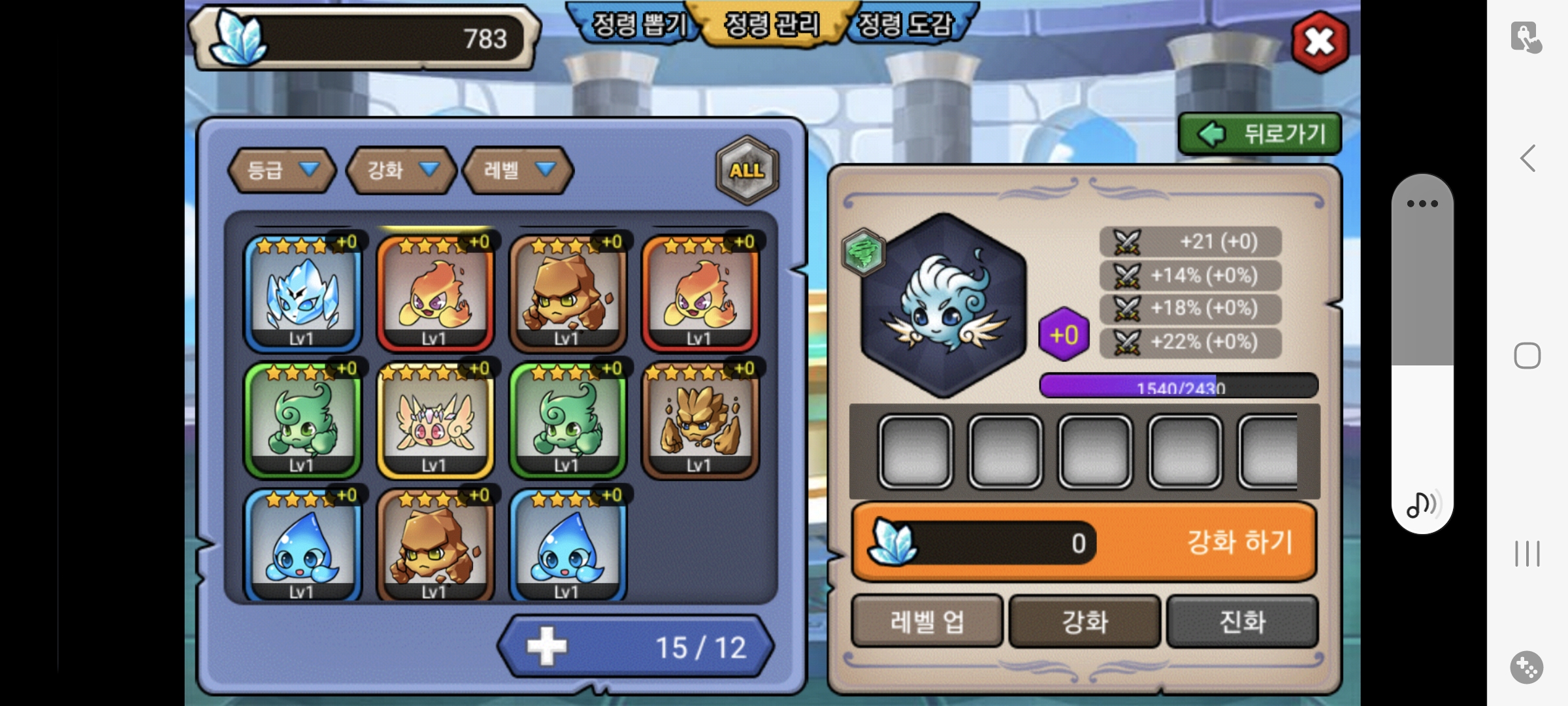Image resolution: width=1568 pixels, height=706 pixels.
Task: Open the 등급 sort dropdown
Action: (x=282, y=171)
